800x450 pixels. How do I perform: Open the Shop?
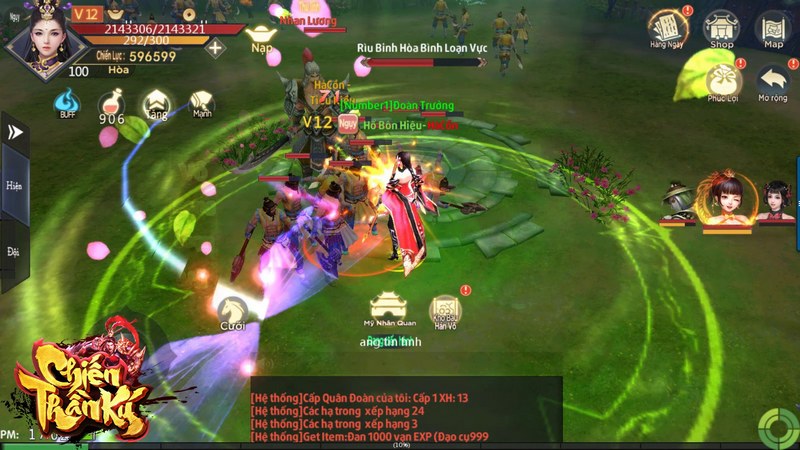(721, 28)
